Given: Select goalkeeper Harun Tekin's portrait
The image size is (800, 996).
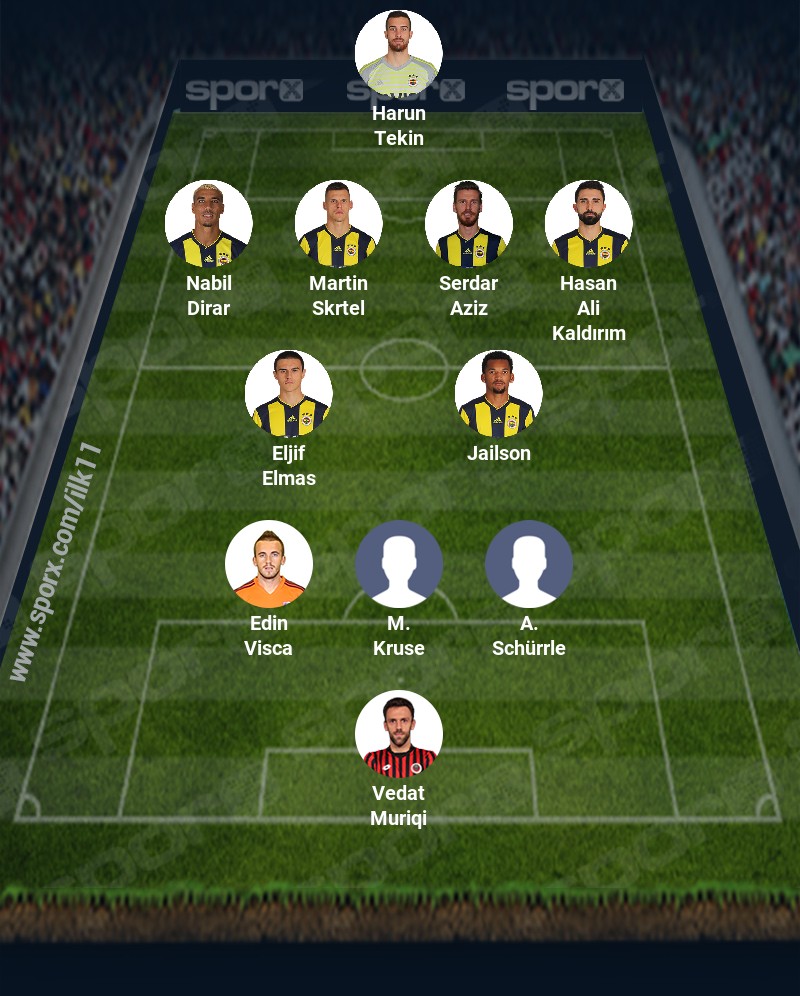Looking at the screenshot, I should click(x=399, y=54).
